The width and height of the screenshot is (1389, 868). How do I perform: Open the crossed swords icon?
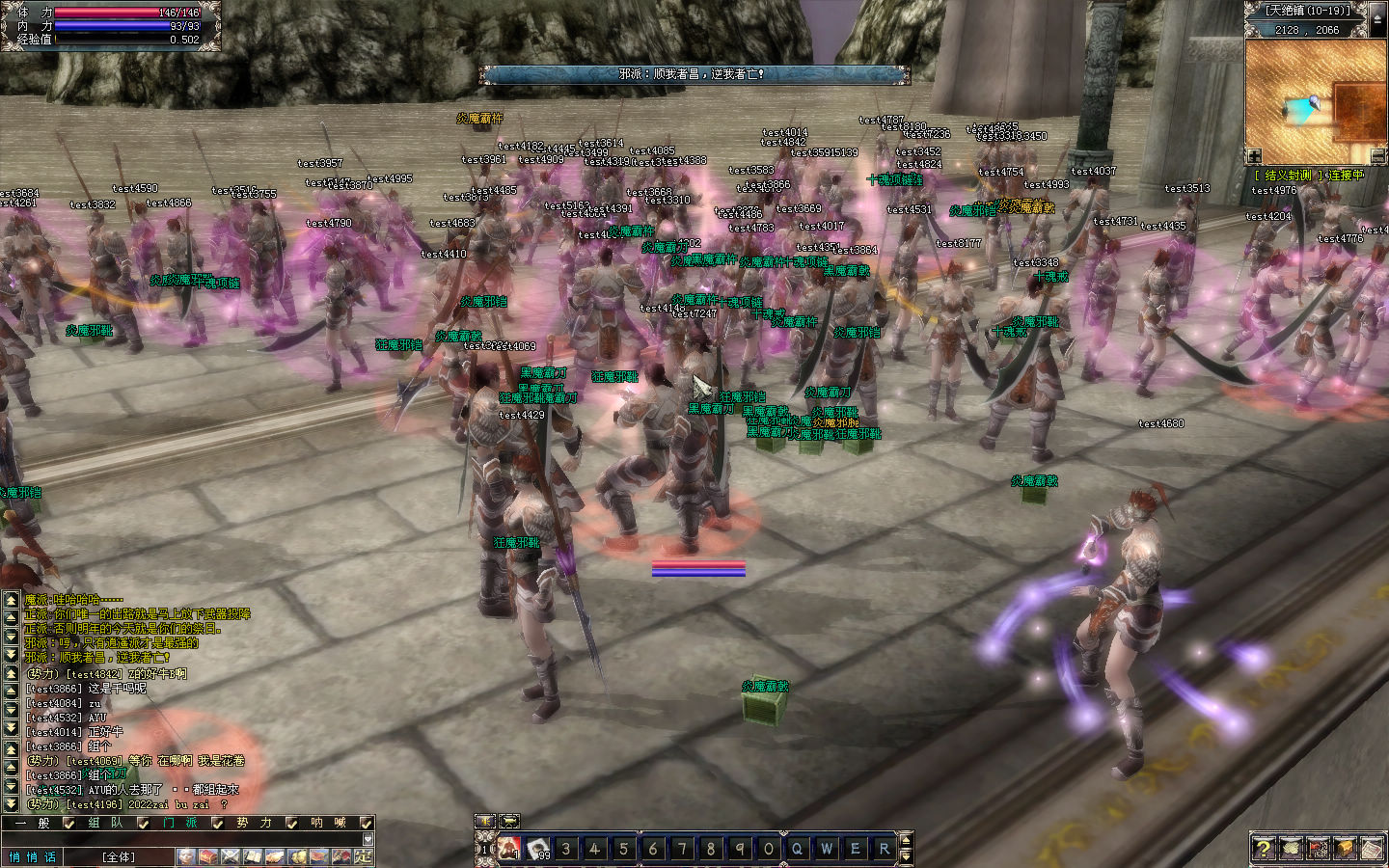click(231, 856)
